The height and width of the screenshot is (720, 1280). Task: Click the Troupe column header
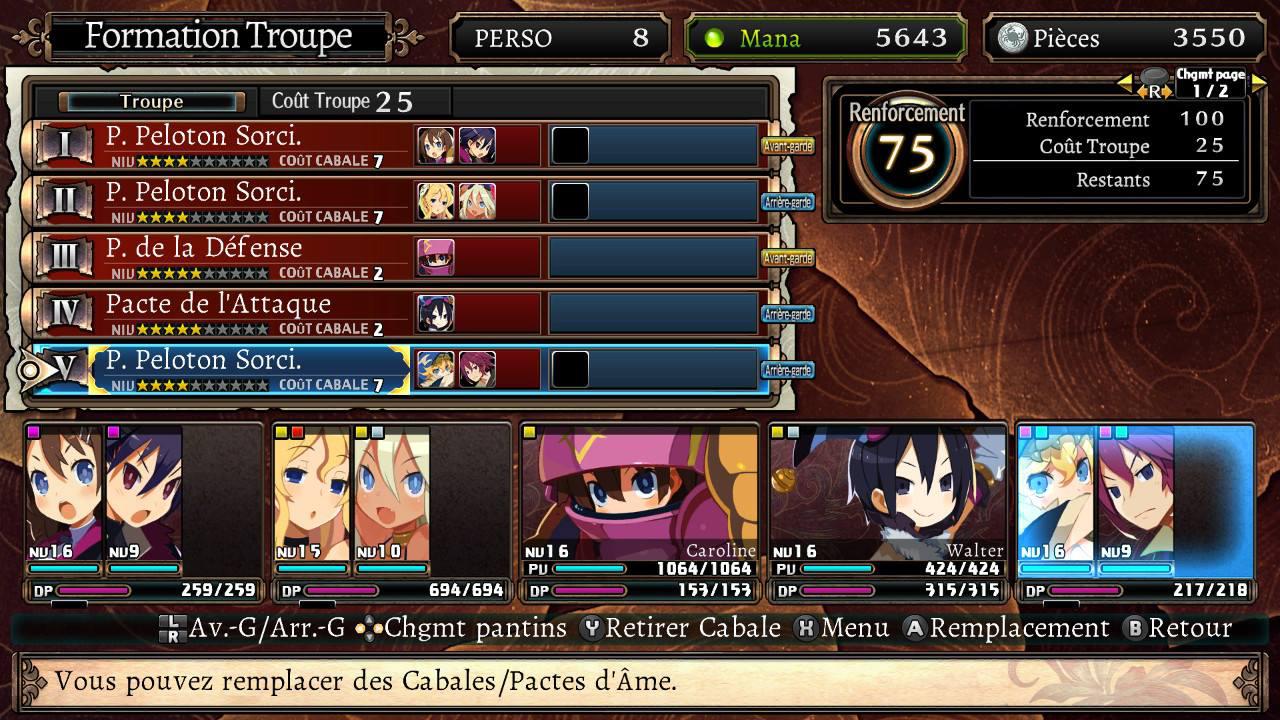pyautogui.click(x=152, y=101)
